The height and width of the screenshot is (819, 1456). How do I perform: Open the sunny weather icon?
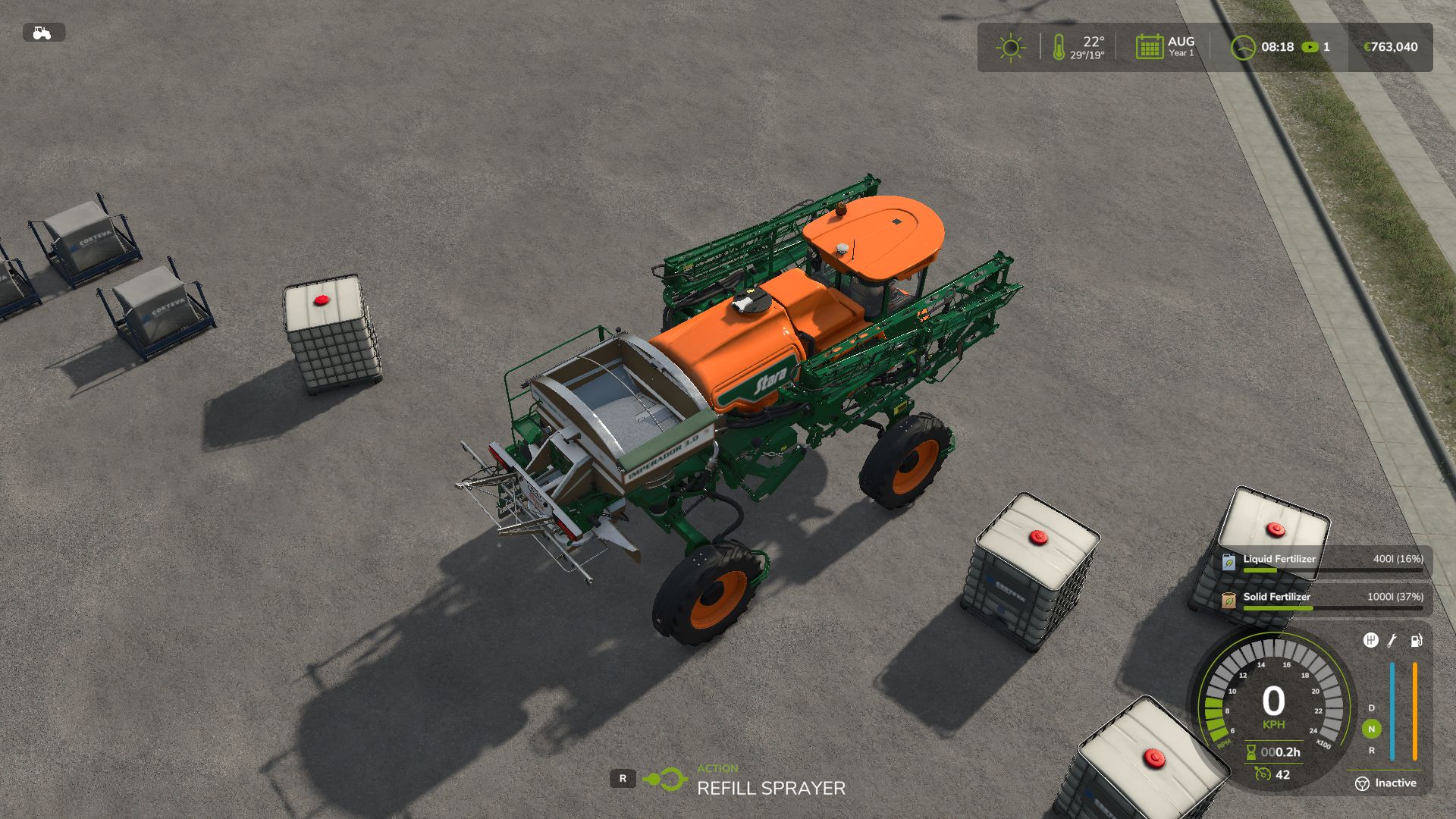tap(1010, 48)
